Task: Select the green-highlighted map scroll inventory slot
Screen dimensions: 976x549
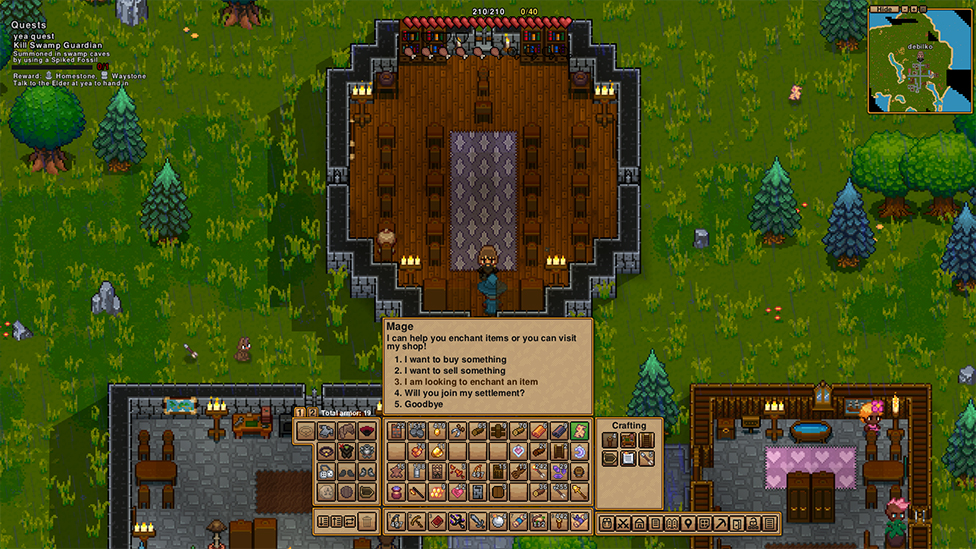Action: point(579,431)
